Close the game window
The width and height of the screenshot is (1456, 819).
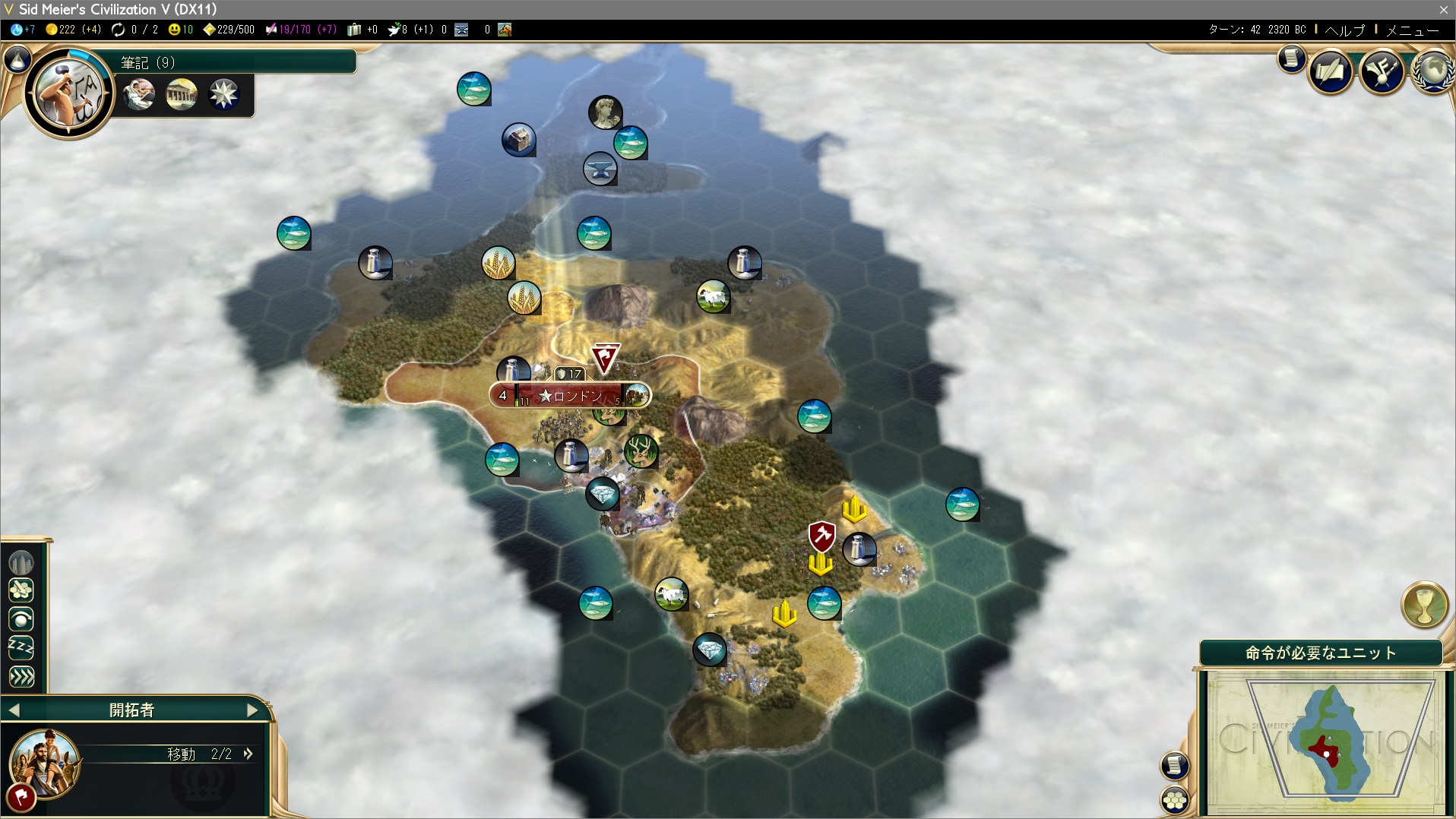(x=1443, y=9)
